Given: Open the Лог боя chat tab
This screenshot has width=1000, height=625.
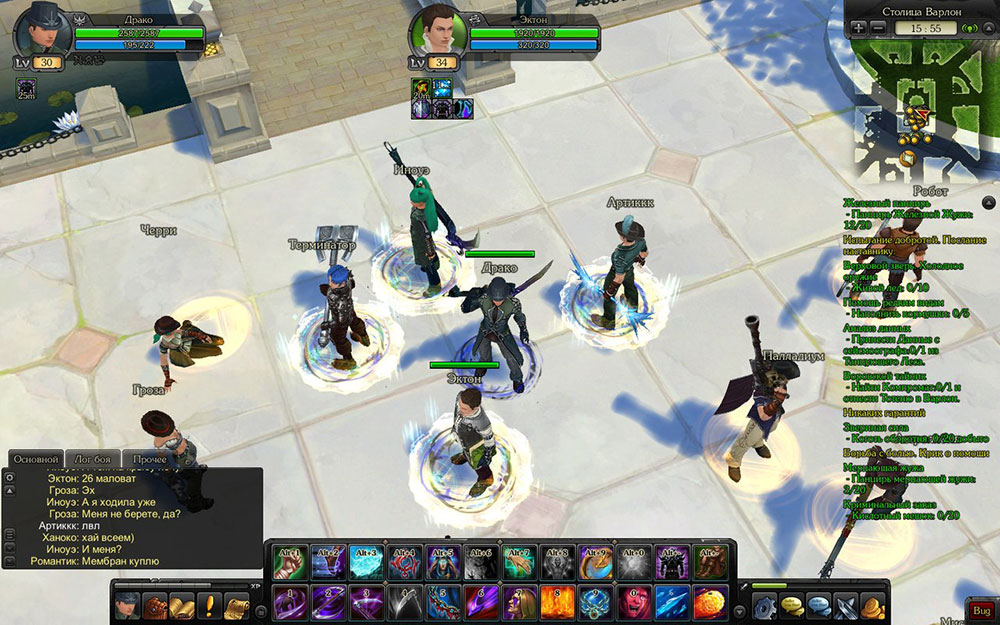Looking at the screenshot, I should (92, 458).
